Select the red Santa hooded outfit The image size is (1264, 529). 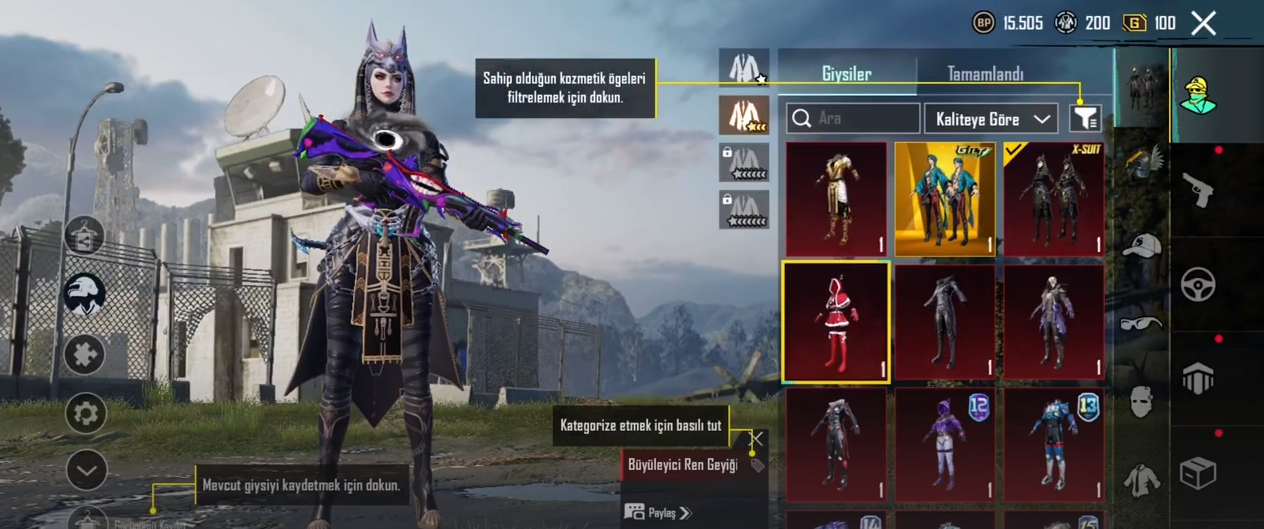(x=836, y=322)
